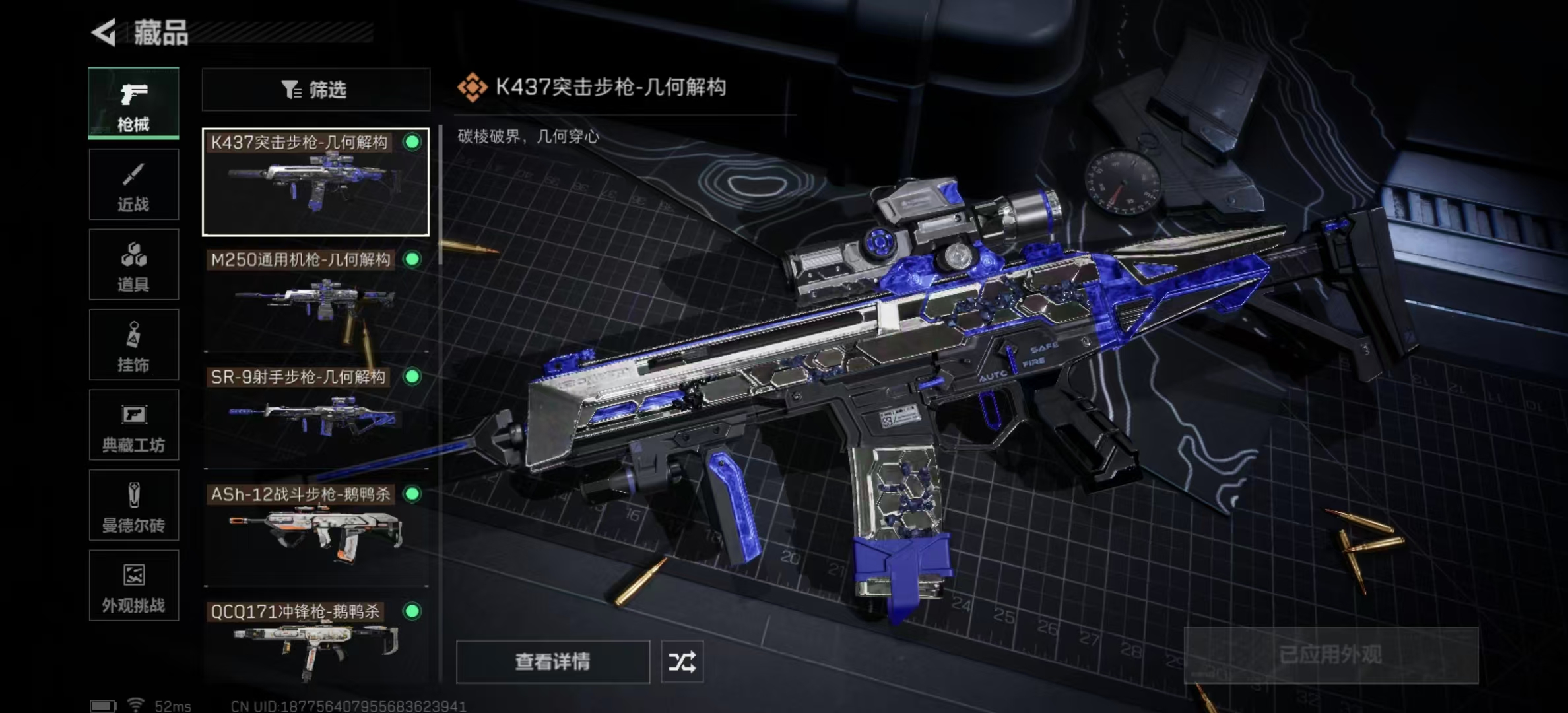Switch to the 曼德尔砖 tab
Screen dimensions: 1568x713
click(x=133, y=506)
